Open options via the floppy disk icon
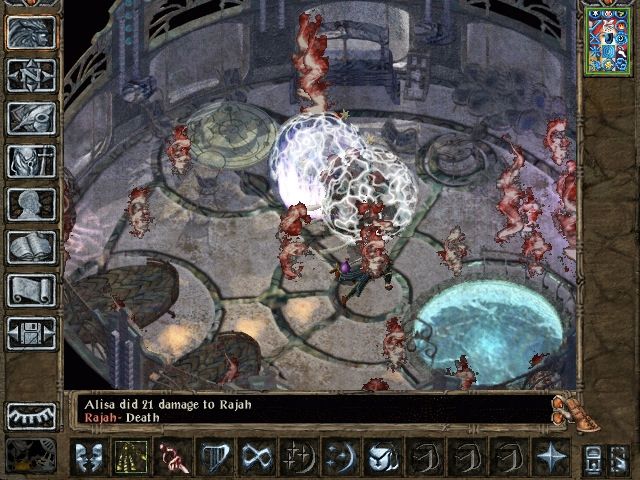Screen dimensions: 640x480 pos(31,332)
